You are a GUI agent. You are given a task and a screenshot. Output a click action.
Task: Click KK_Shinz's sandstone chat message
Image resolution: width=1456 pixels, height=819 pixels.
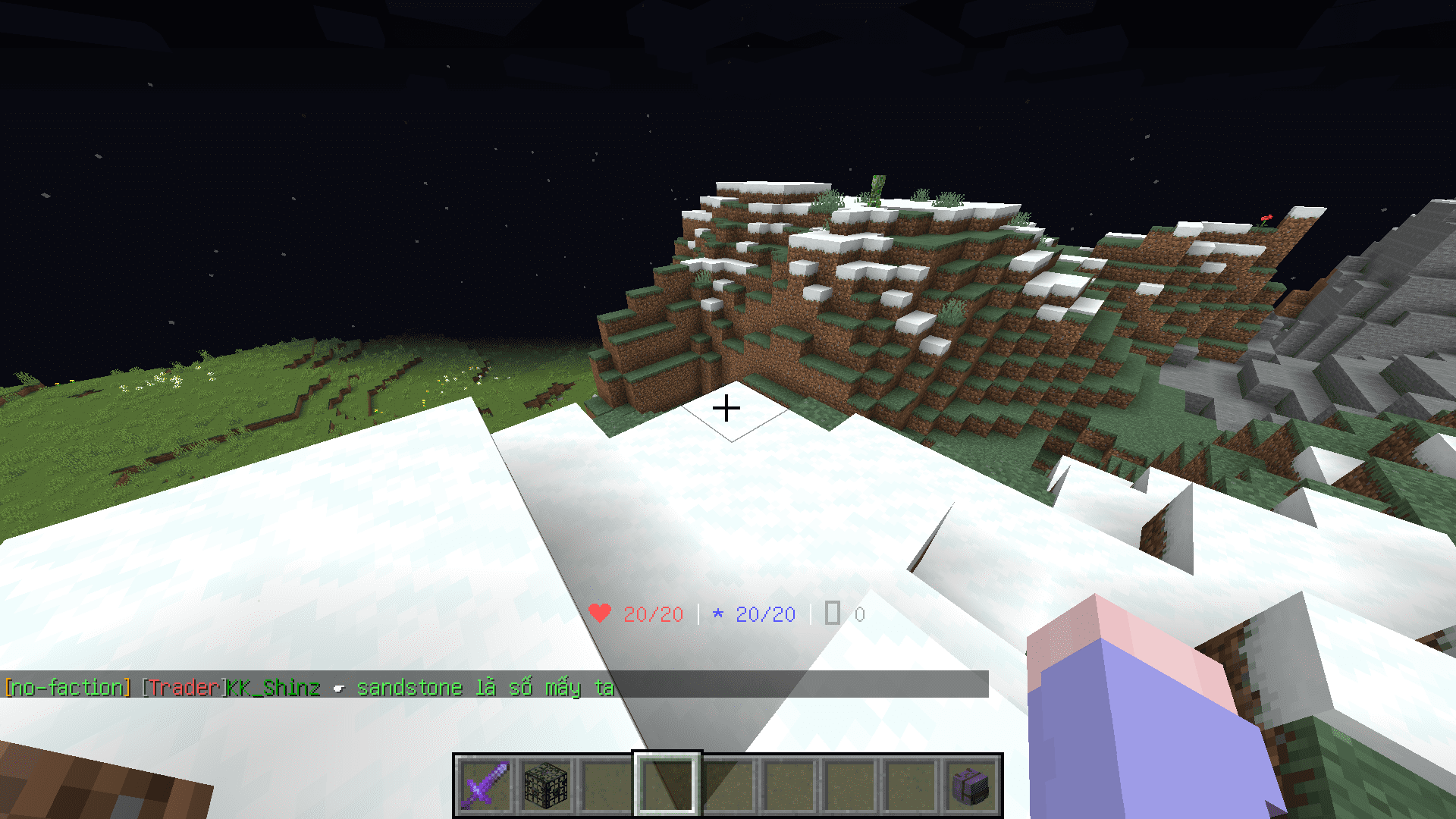click(x=485, y=688)
